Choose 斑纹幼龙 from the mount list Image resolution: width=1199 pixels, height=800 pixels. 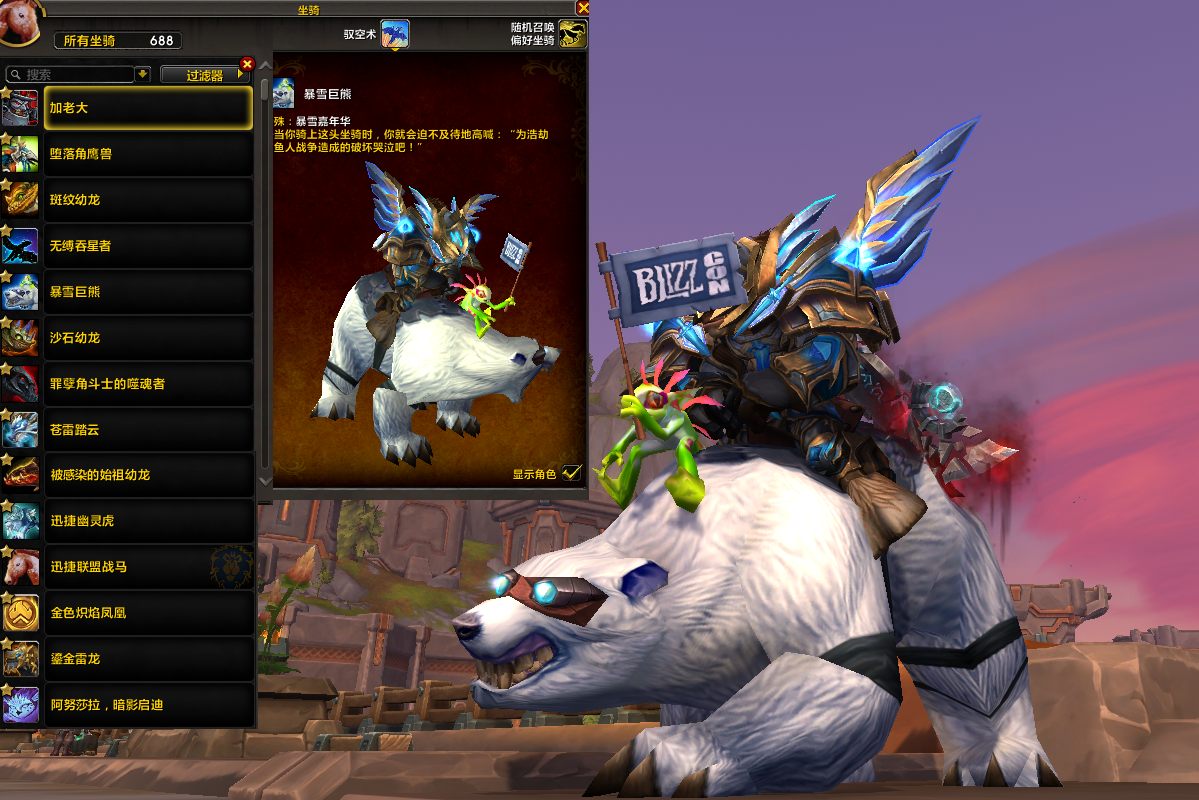(x=148, y=200)
